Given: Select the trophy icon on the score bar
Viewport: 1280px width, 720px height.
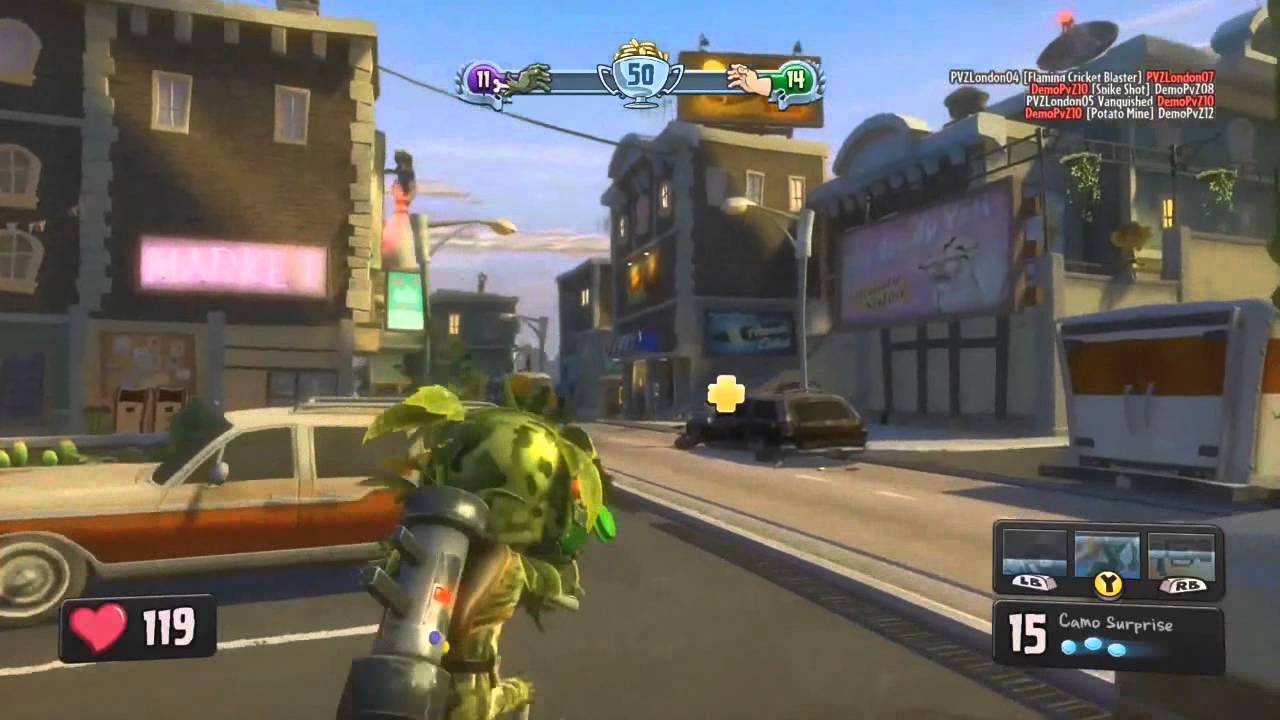Looking at the screenshot, I should 640,72.
